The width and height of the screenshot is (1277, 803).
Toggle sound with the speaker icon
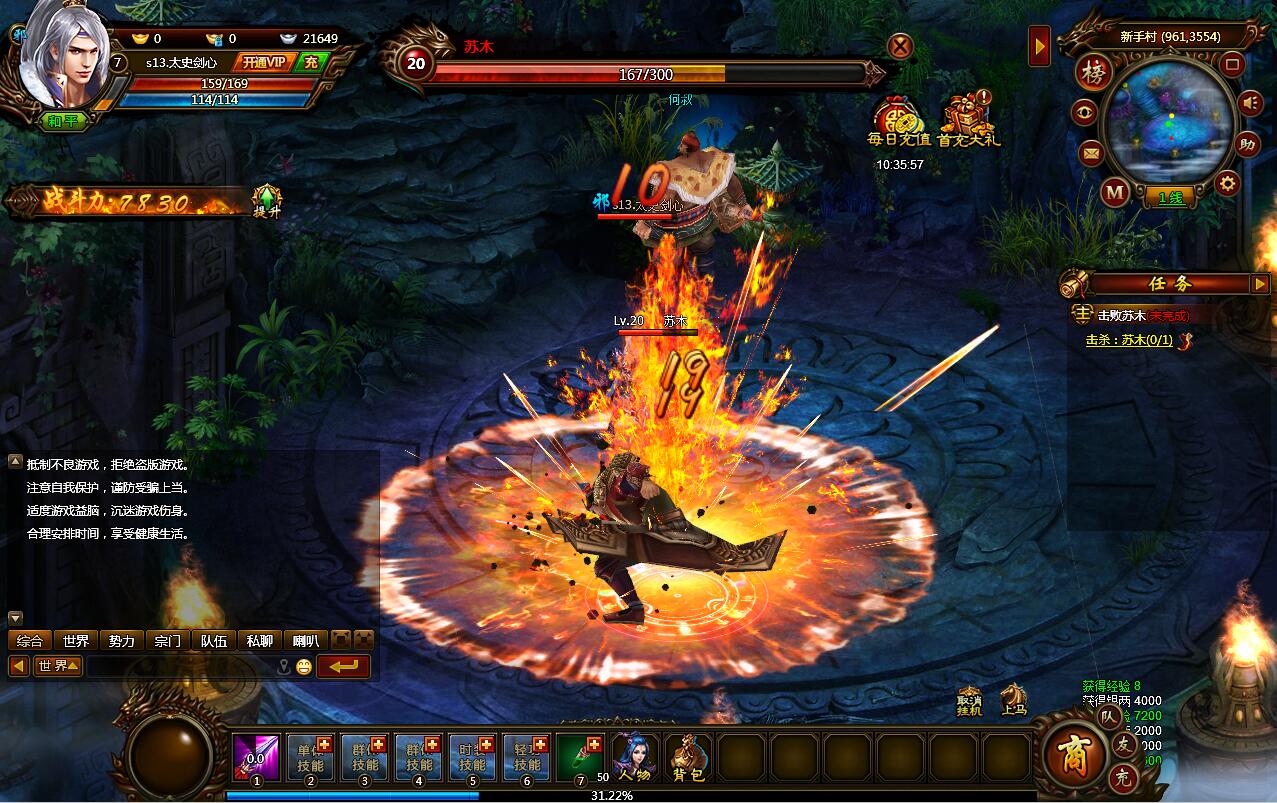1249,103
